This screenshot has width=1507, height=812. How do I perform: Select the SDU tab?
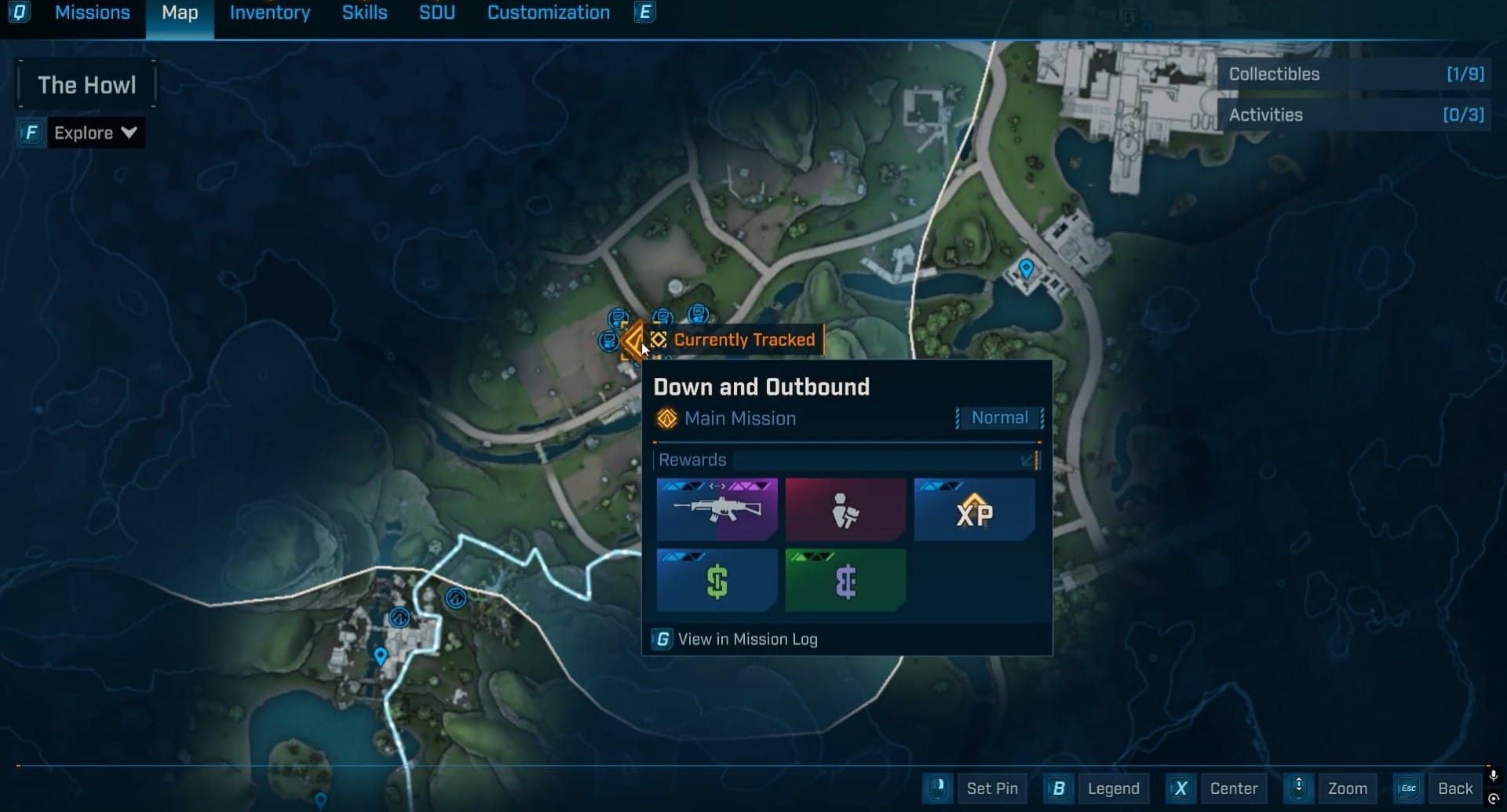[436, 13]
